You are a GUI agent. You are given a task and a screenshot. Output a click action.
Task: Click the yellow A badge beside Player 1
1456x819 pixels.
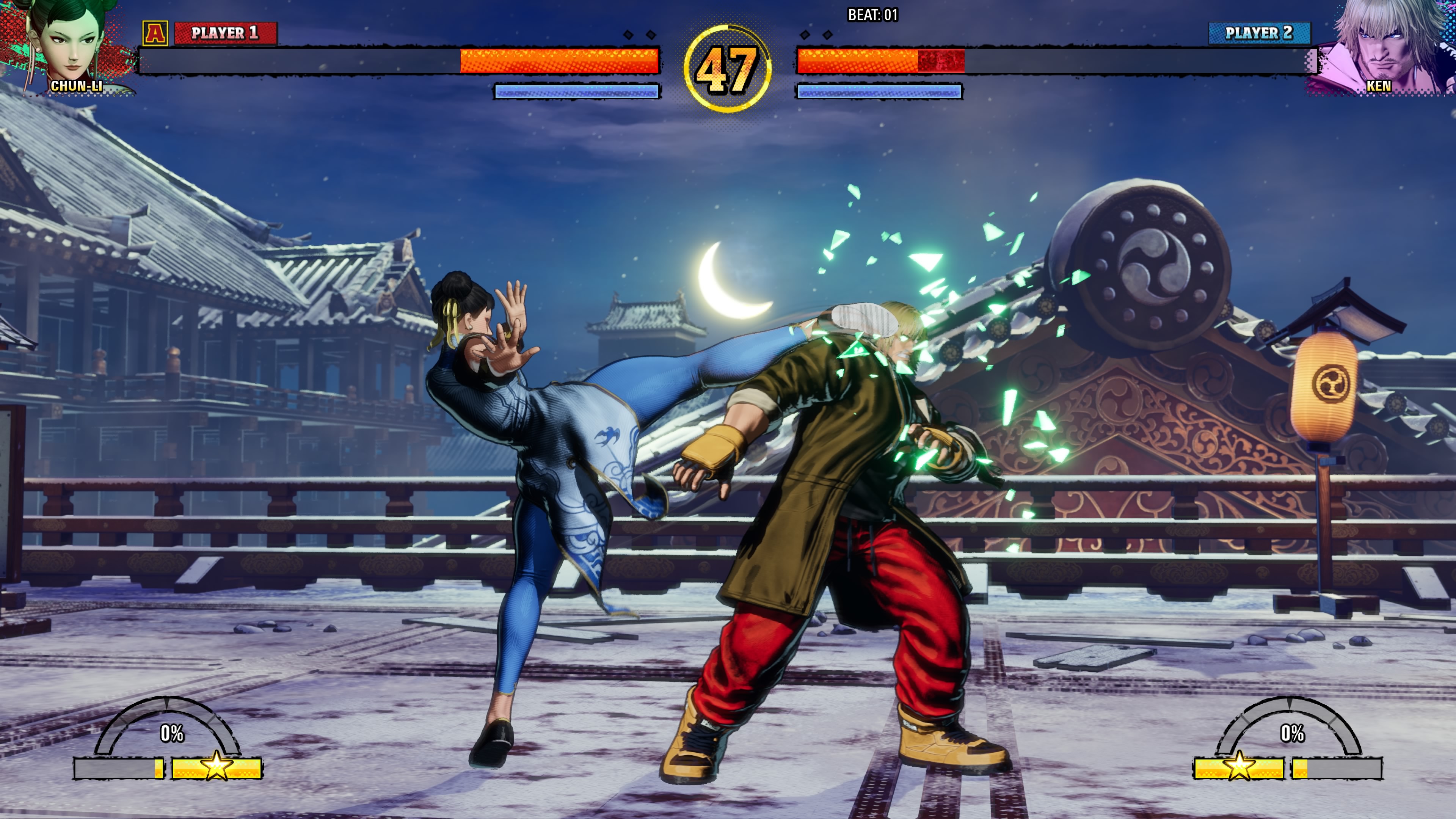pos(155,33)
